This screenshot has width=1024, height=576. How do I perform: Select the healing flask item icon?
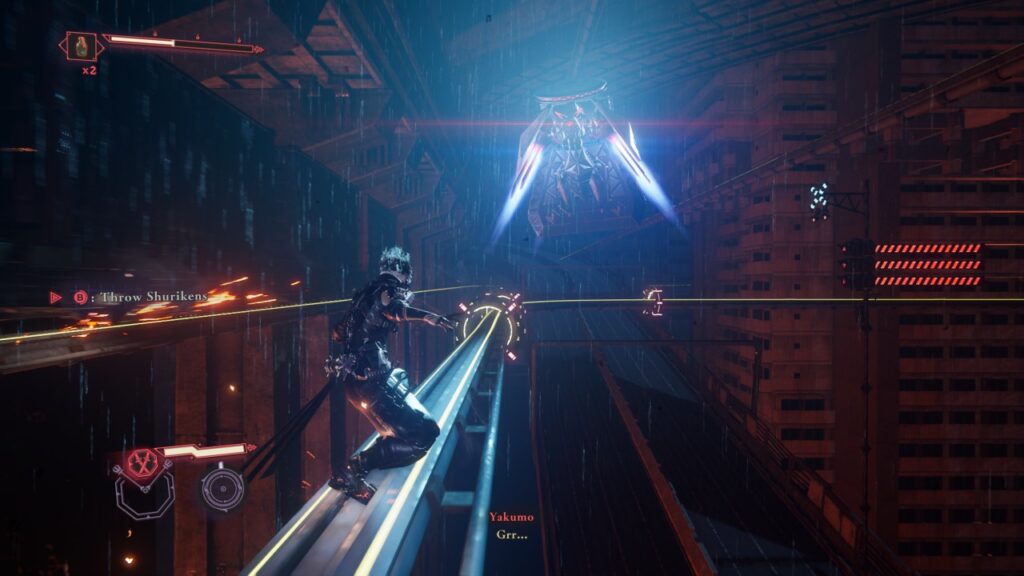(x=81, y=45)
